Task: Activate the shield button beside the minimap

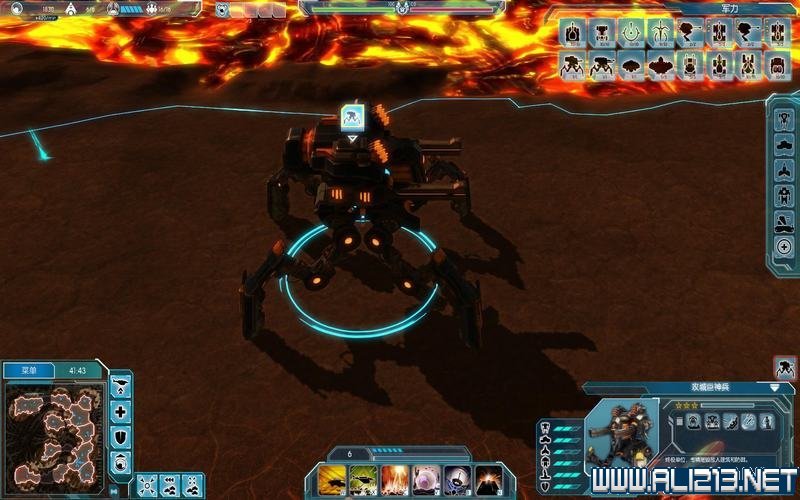Action: click(121, 437)
